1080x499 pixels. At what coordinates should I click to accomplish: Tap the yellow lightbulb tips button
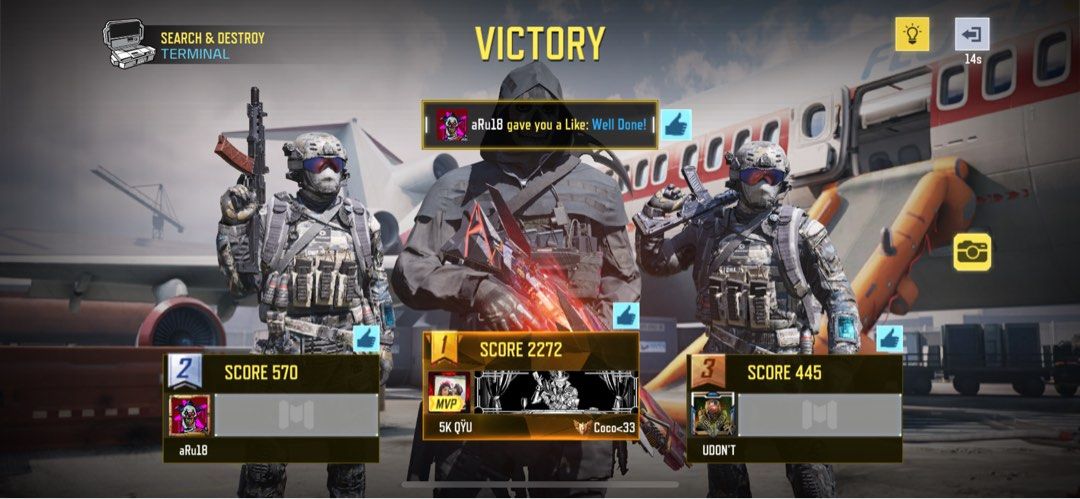click(x=911, y=35)
